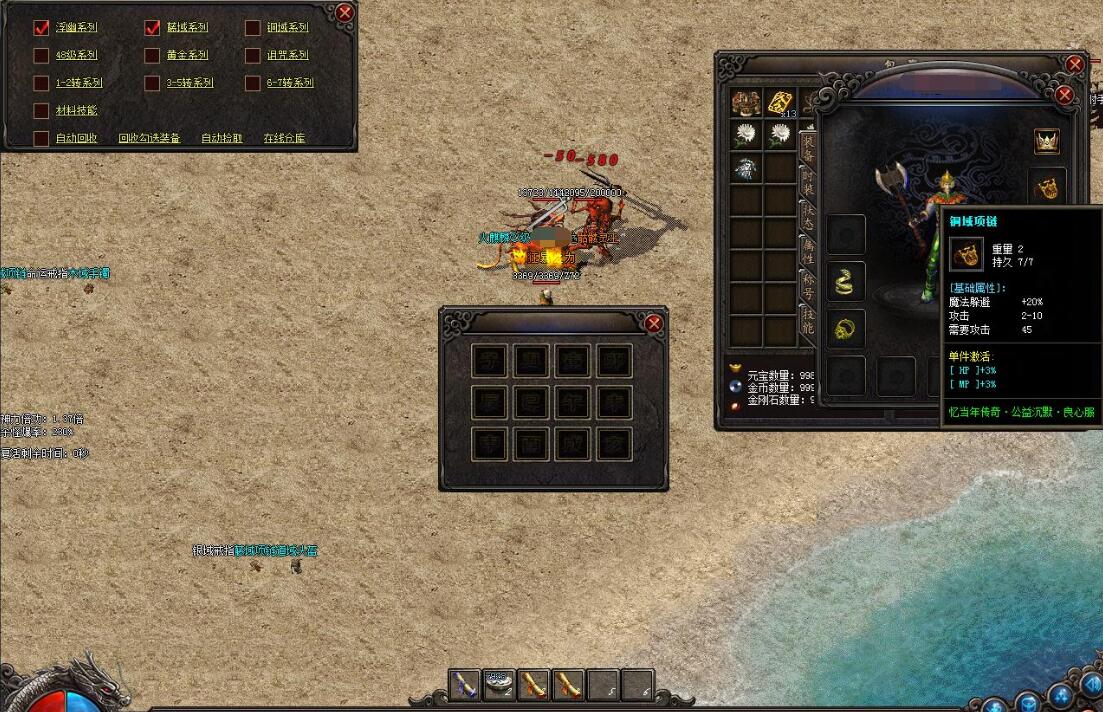The image size is (1103, 712).
Task: Close the zodiac slot grid window
Action: pos(653,323)
